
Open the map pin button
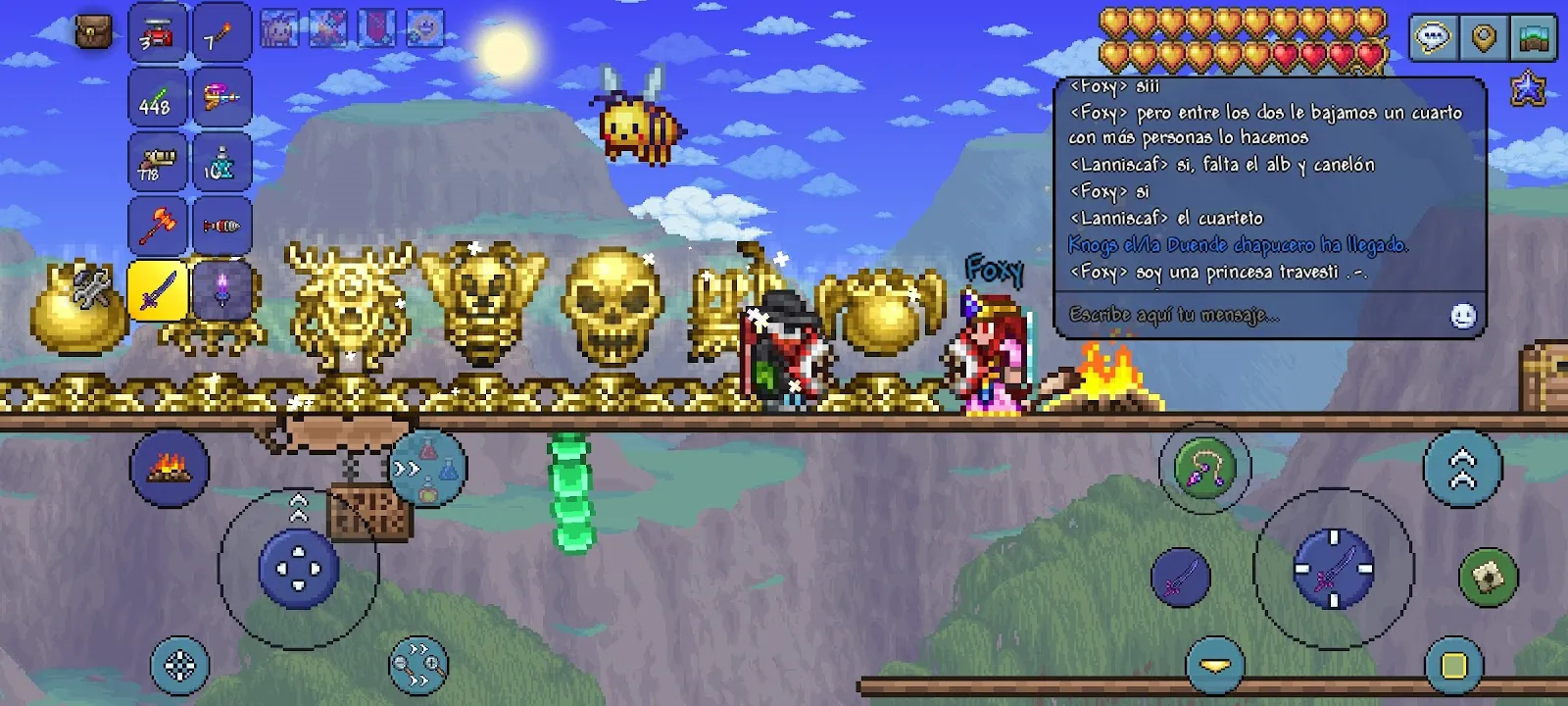tap(1484, 38)
